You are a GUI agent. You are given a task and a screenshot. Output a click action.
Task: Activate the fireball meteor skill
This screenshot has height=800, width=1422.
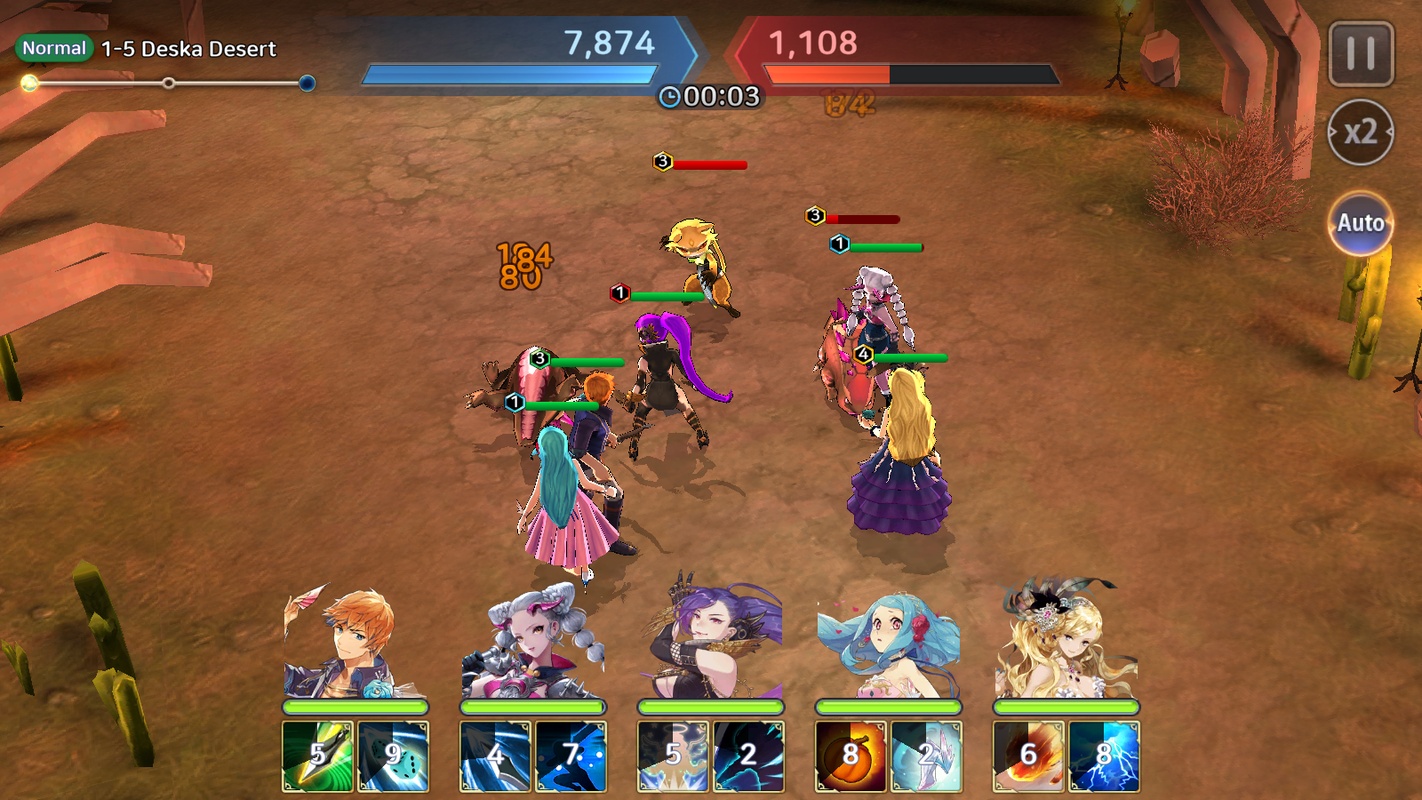pyautogui.click(x=1029, y=755)
